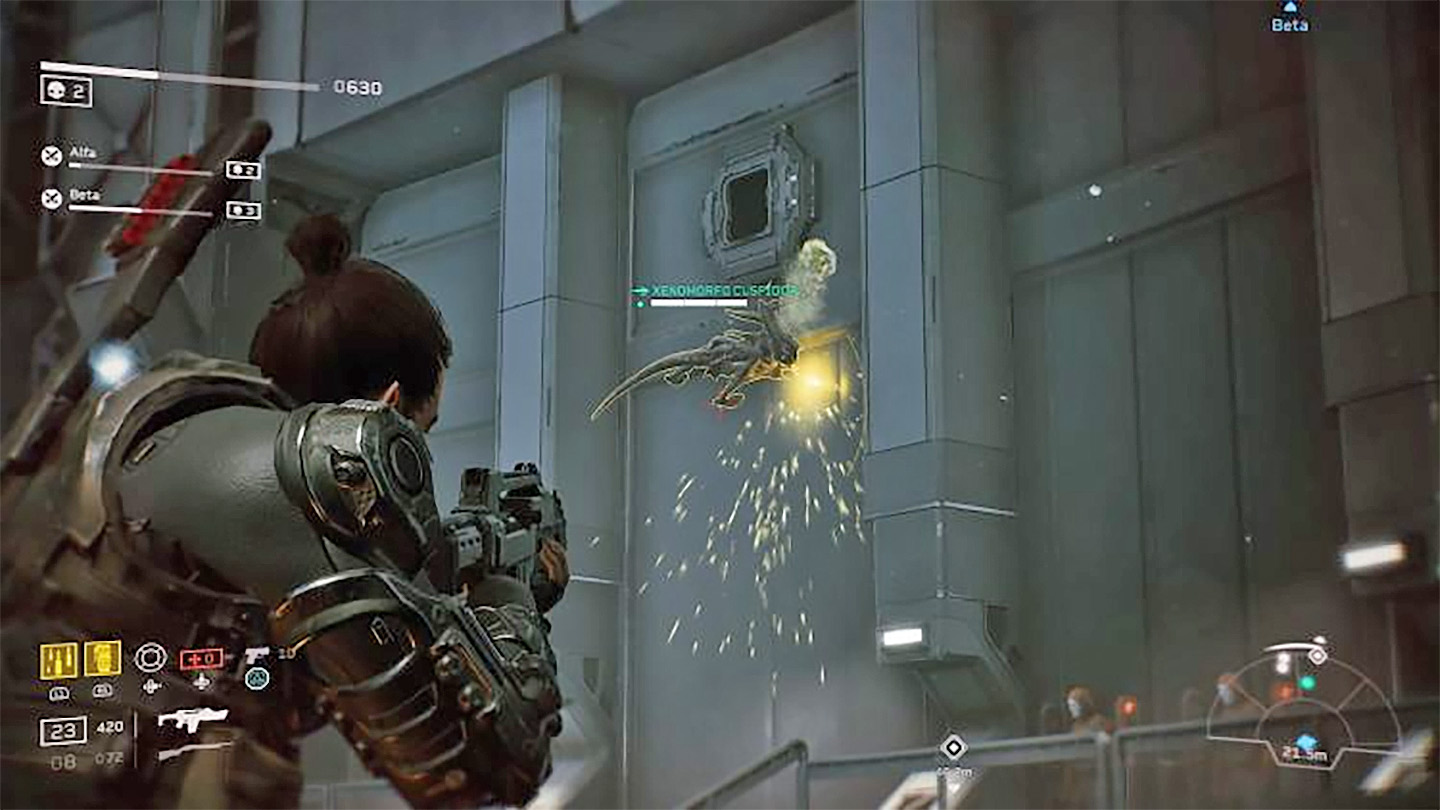
Task: Select the circular ring item icon
Action: pos(150,657)
